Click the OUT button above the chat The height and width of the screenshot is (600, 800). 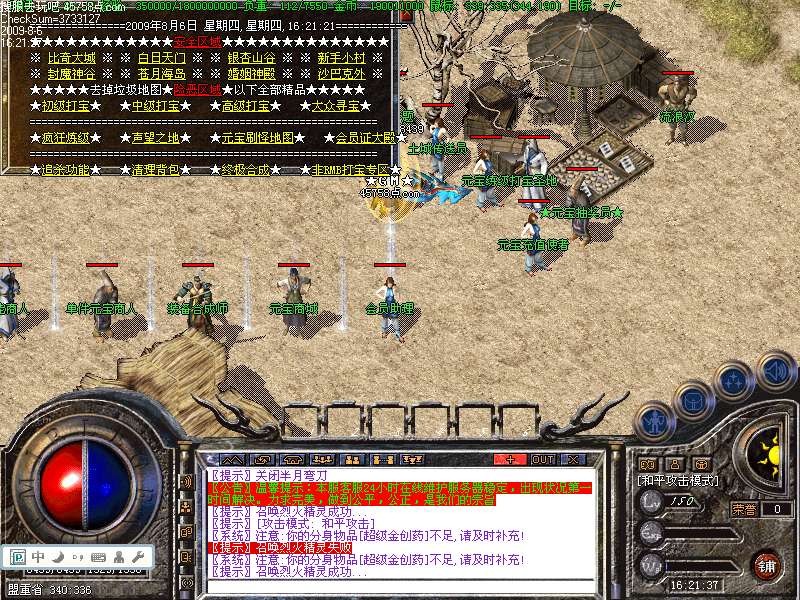coord(542,459)
